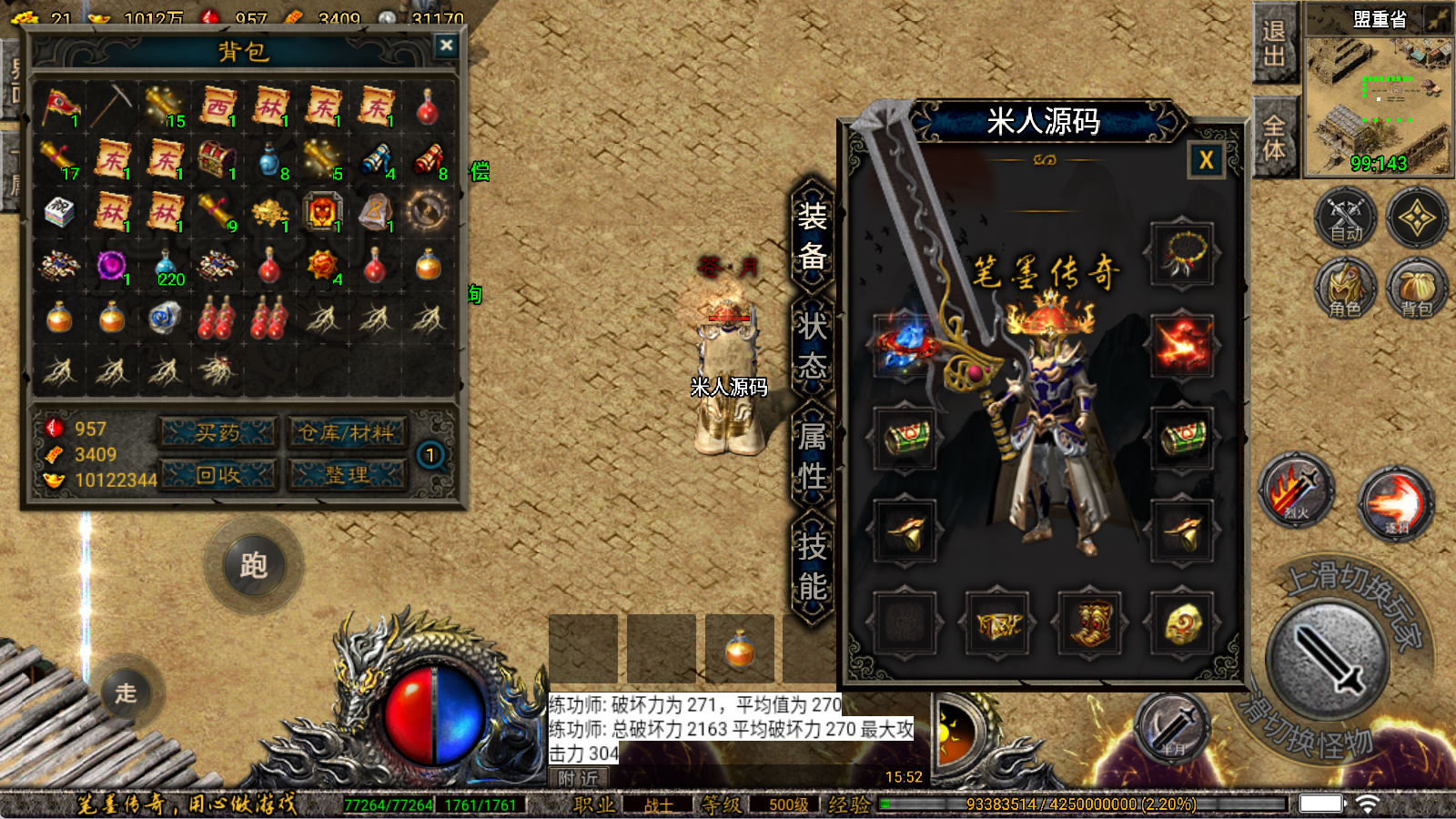Select the 走 walk movement button
The width and height of the screenshot is (1456, 819).
126,693
